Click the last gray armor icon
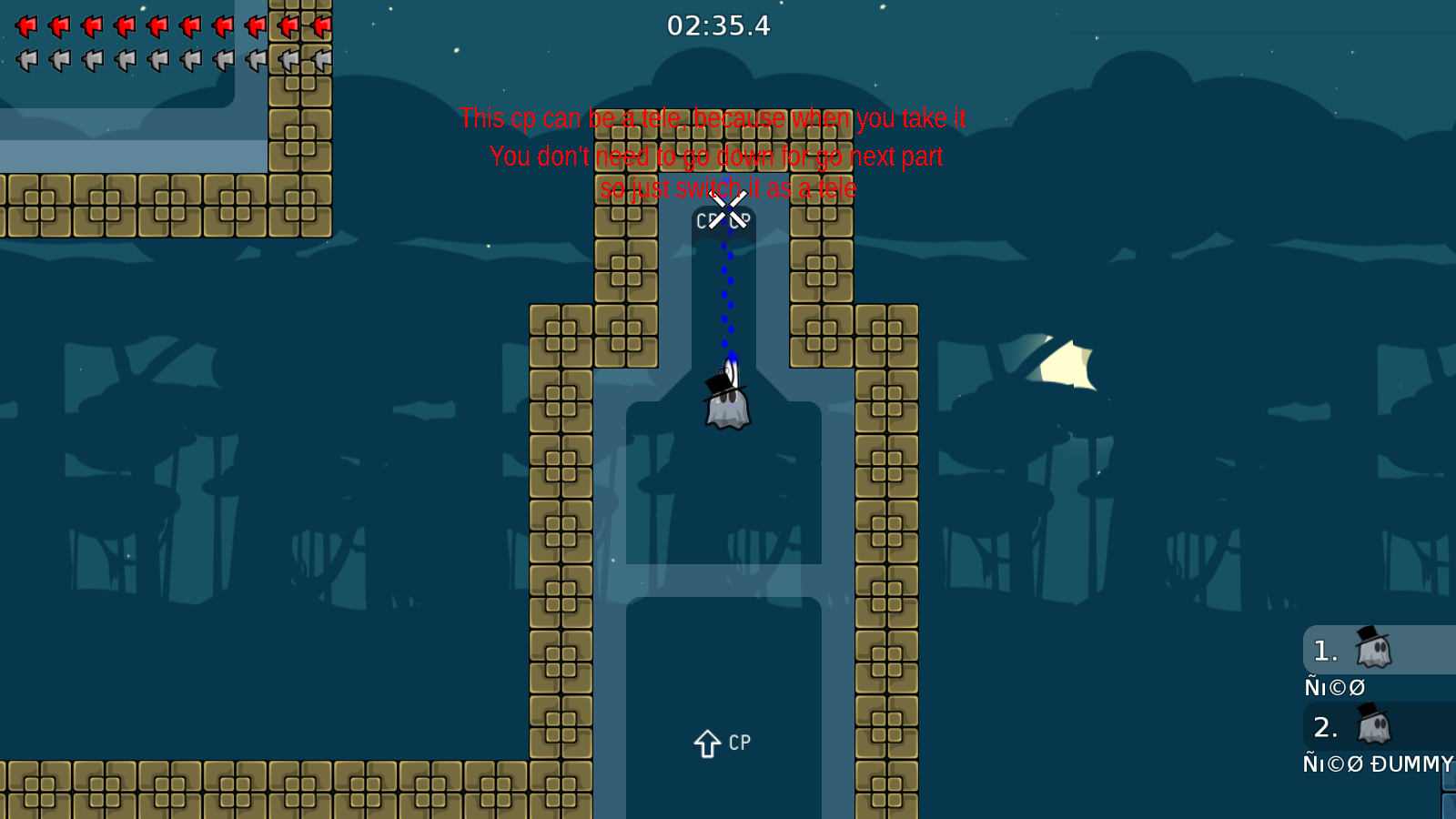This screenshot has width=1456, height=819. point(320,60)
